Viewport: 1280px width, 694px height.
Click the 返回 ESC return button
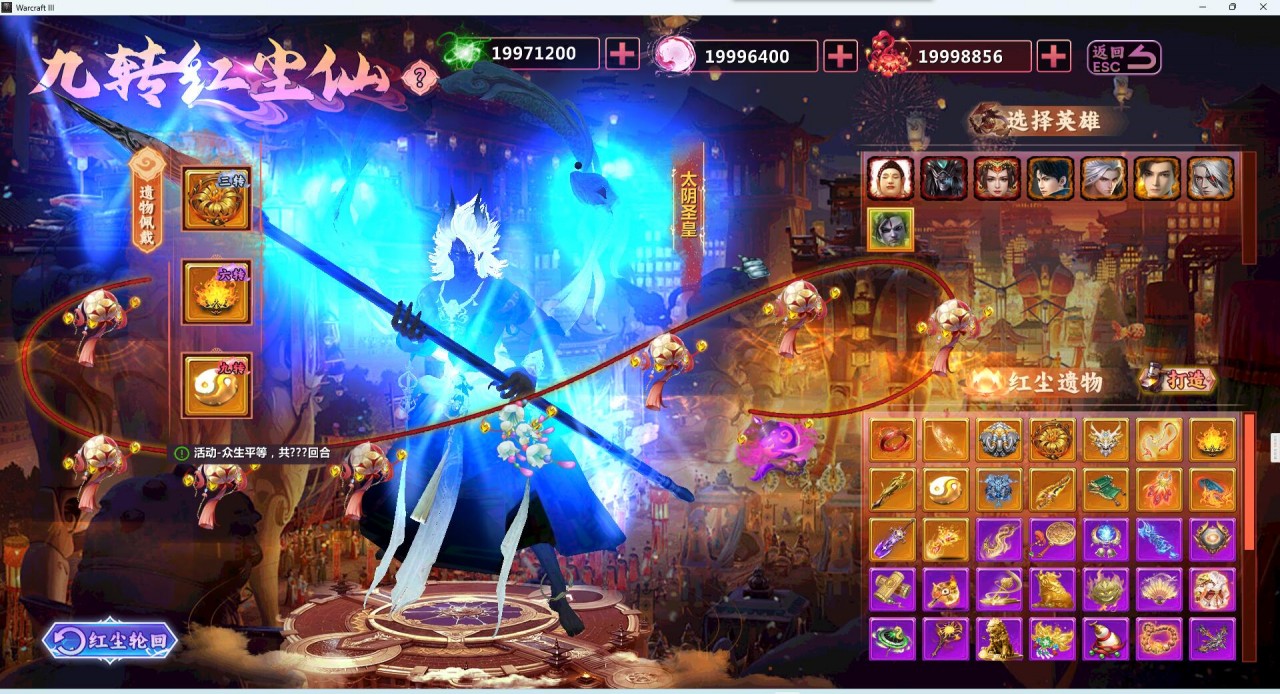click(x=1123, y=57)
